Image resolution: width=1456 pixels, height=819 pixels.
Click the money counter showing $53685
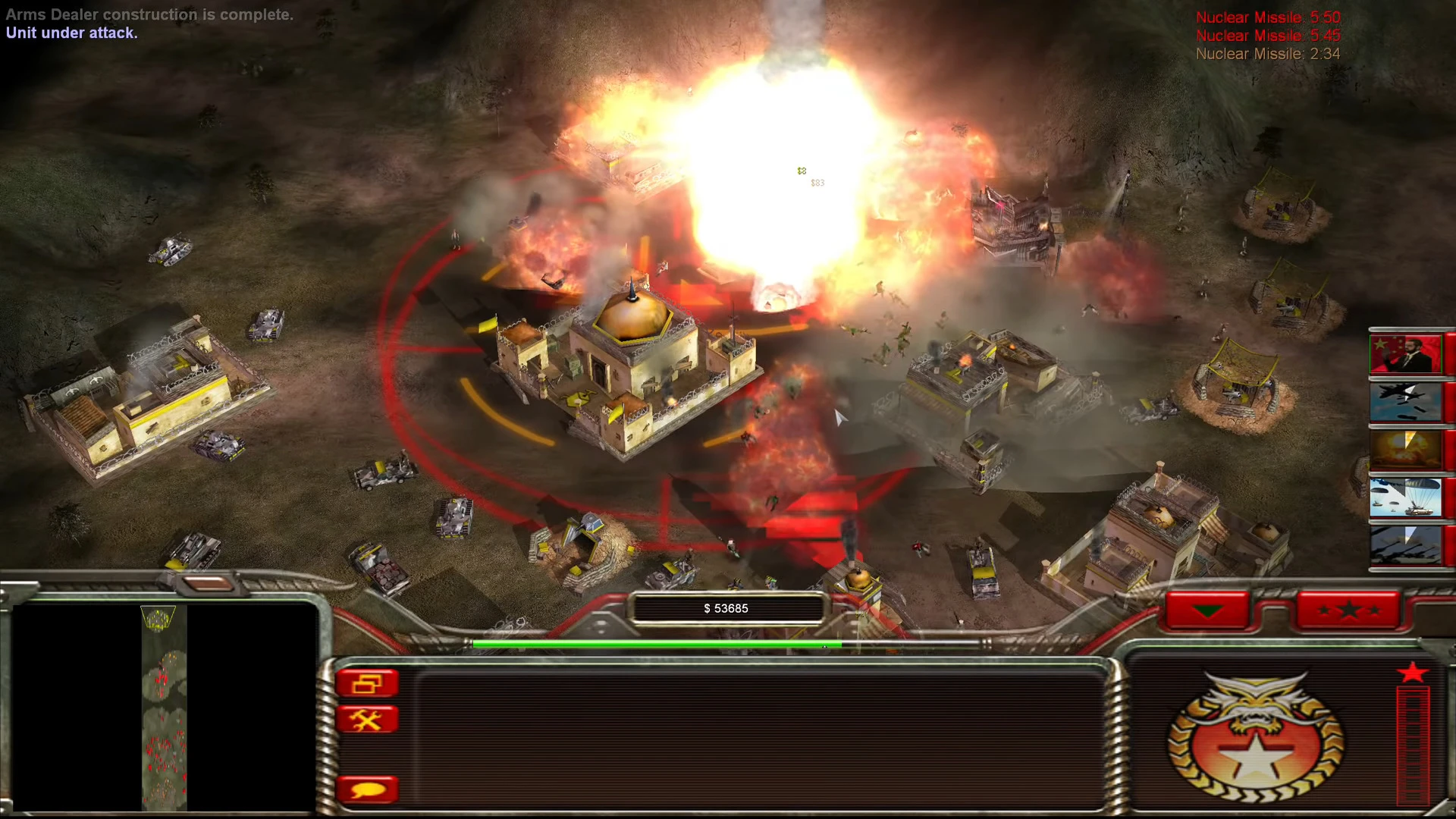(x=726, y=607)
